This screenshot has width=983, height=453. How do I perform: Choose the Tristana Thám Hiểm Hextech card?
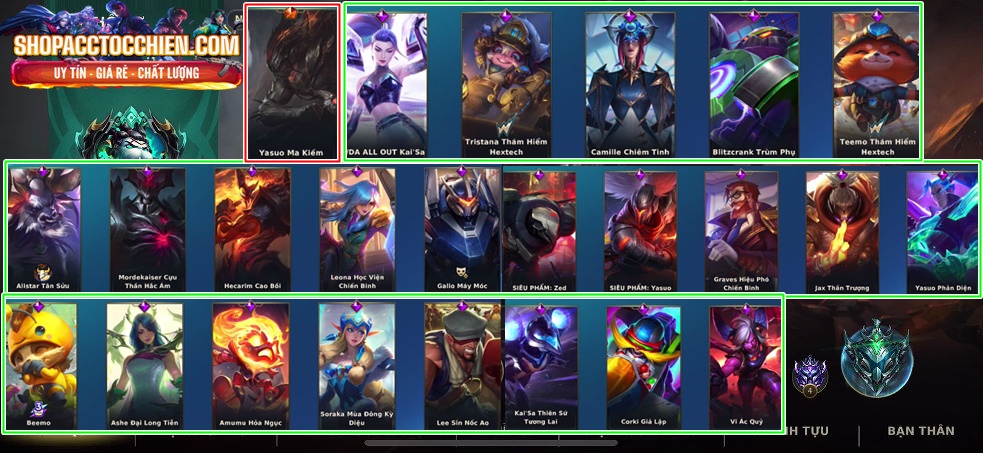click(x=506, y=82)
